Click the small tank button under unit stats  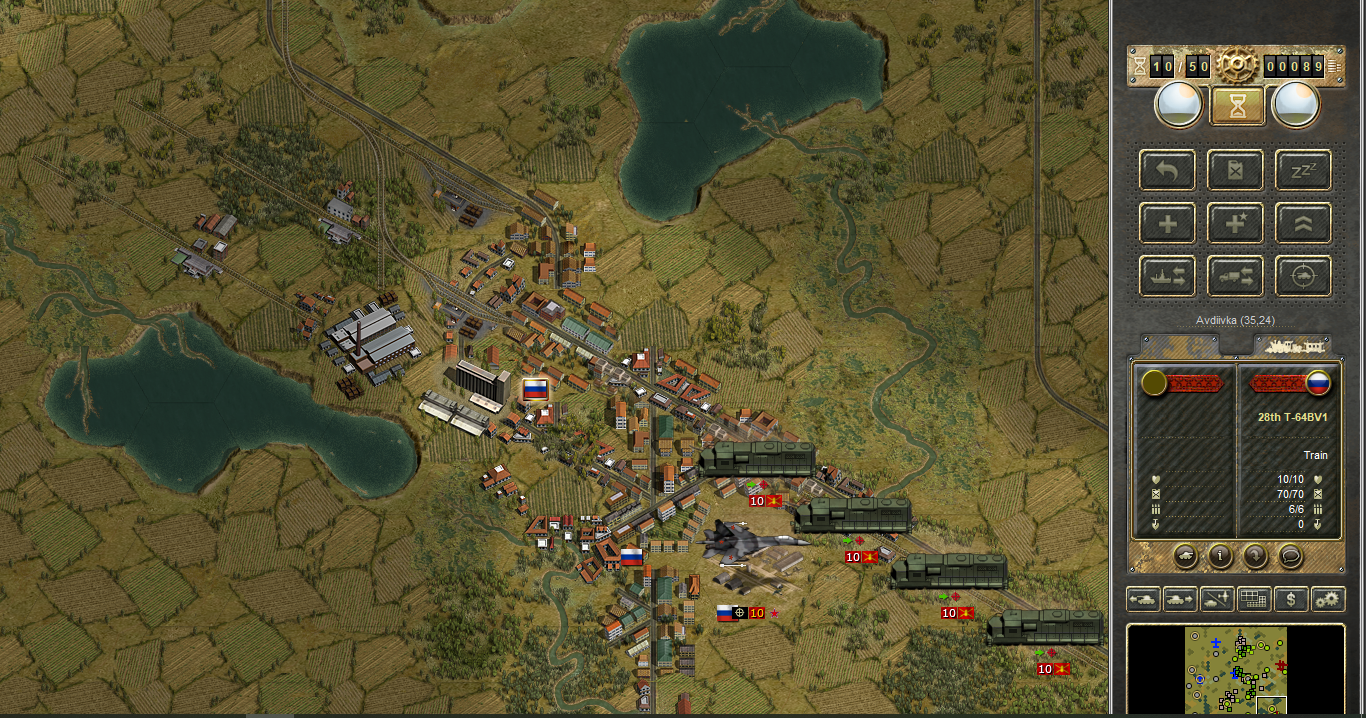pyautogui.click(x=1184, y=554)
